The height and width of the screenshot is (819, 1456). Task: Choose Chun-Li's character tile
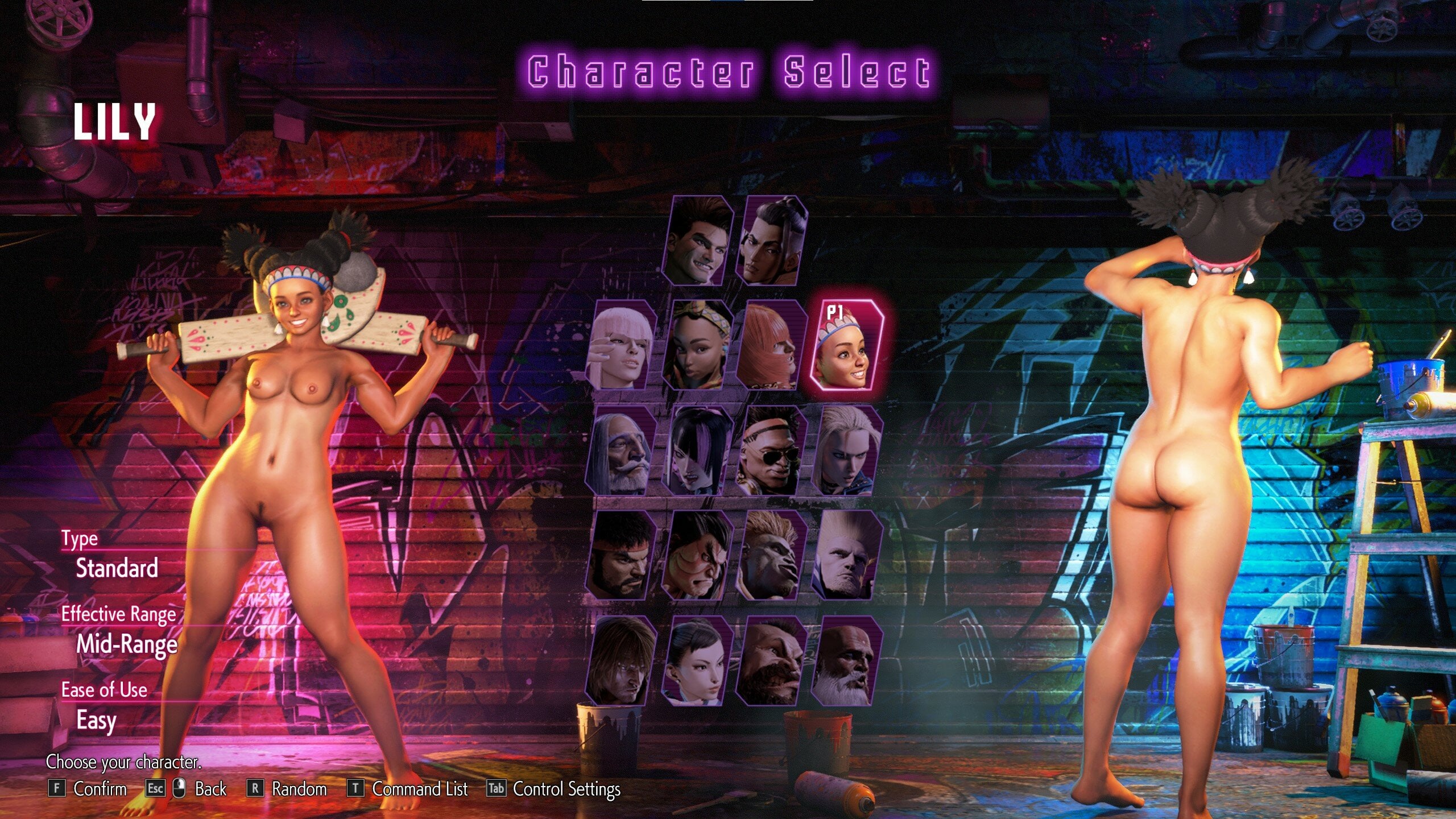(697, 661)
